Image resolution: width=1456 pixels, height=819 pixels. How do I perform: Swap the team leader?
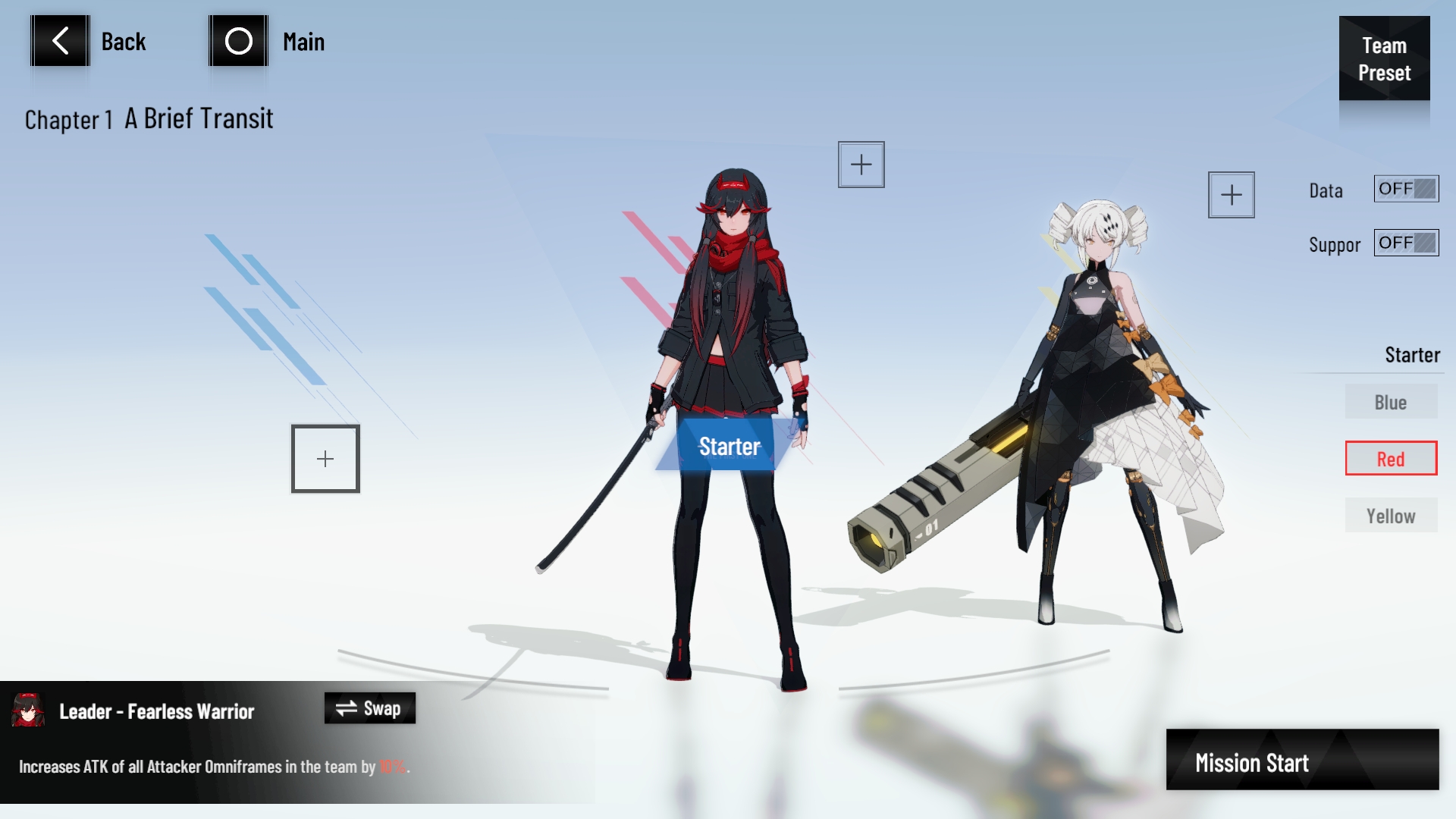tap(369, 708)
